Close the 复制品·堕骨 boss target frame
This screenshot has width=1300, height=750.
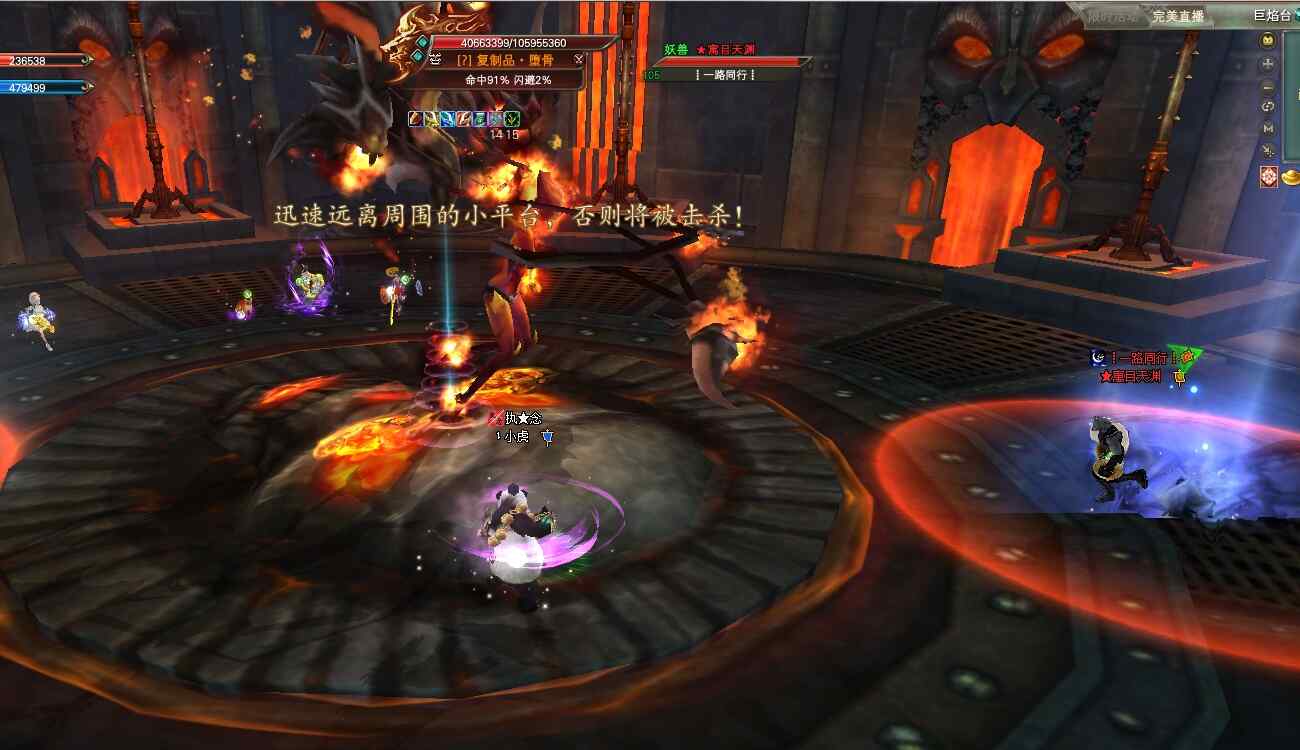(578, 59)
